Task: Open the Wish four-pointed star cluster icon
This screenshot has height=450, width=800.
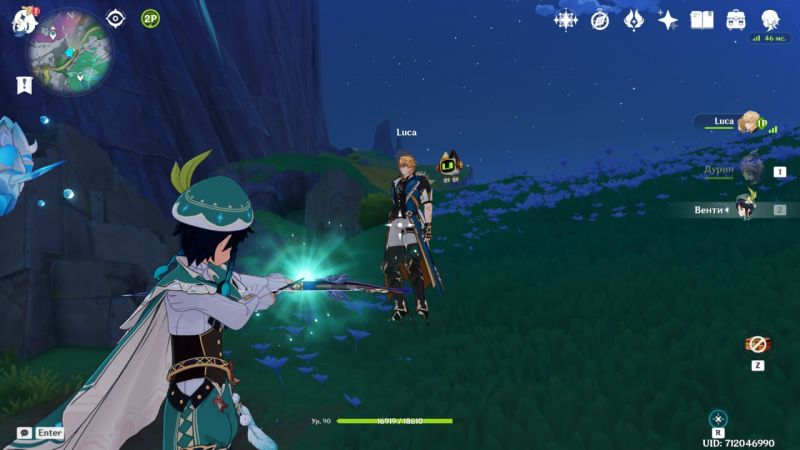Action: pos(566,20)
